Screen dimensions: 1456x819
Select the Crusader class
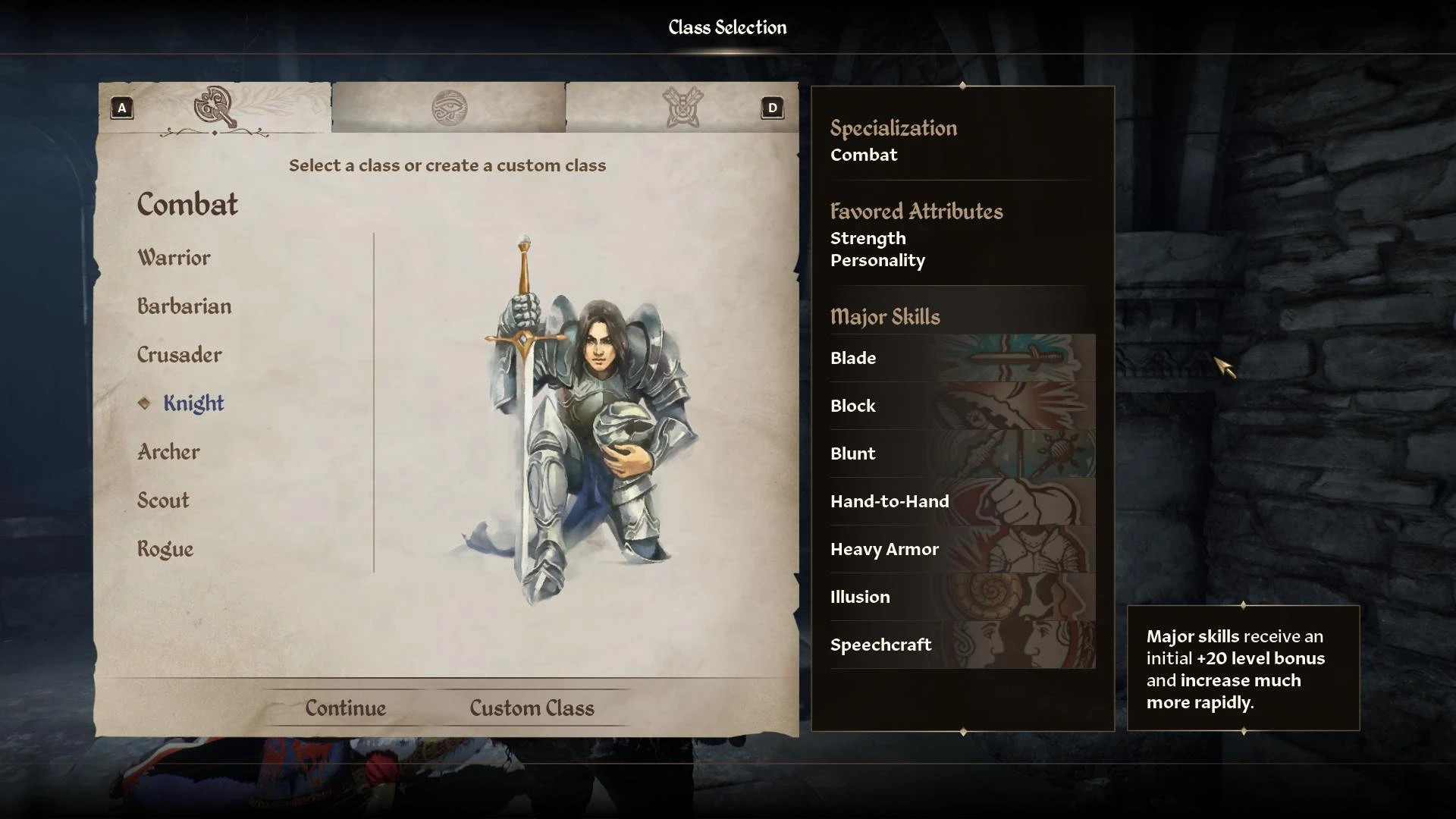(x=179, y=355)
